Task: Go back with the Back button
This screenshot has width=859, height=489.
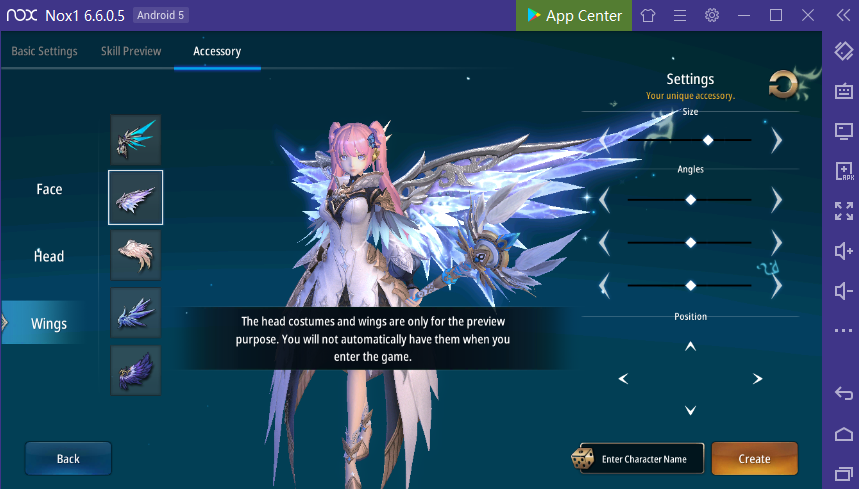Action: coord(68,458)
